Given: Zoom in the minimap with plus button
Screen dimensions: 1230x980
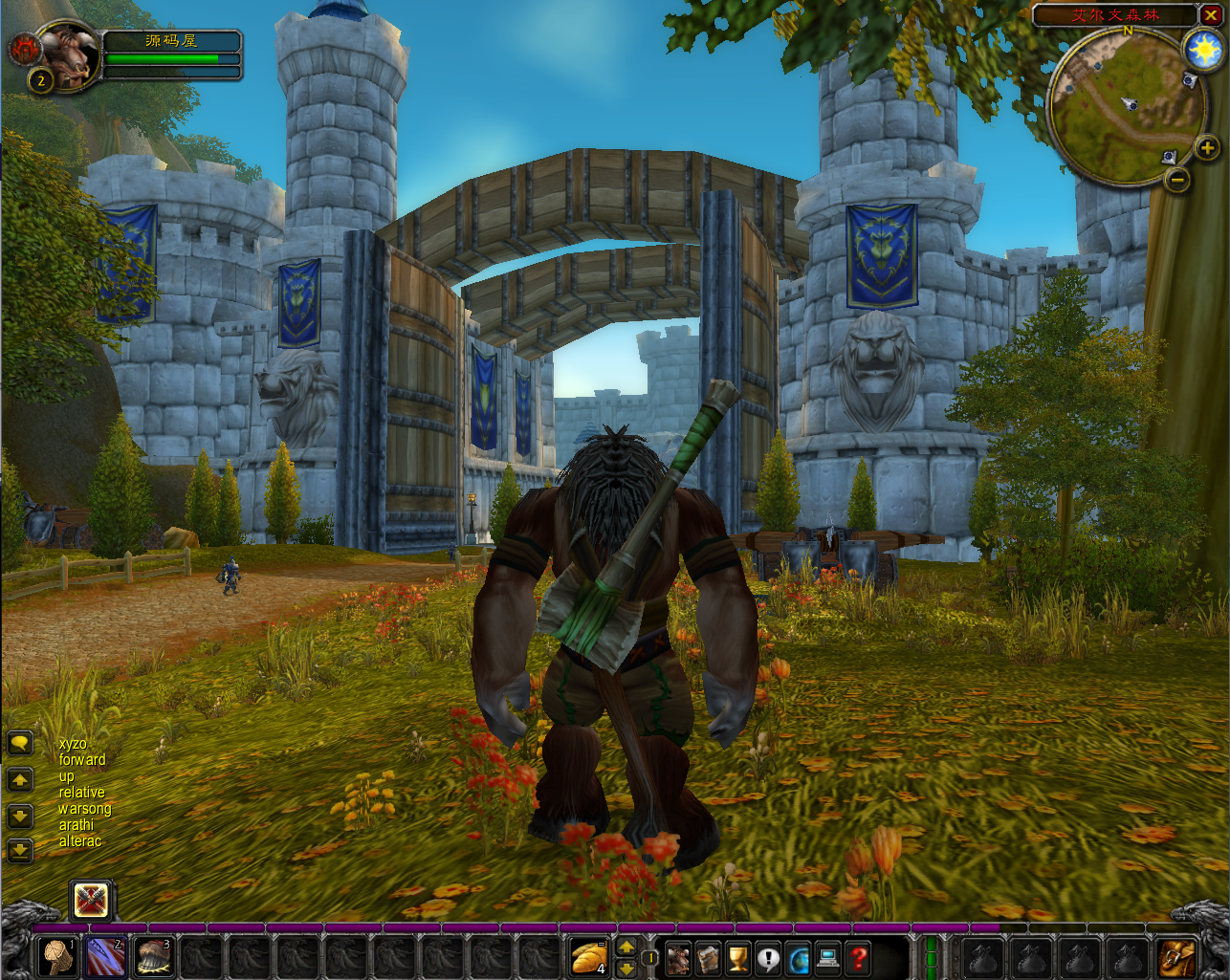Looking at the screenshot, I should 1207,147.
